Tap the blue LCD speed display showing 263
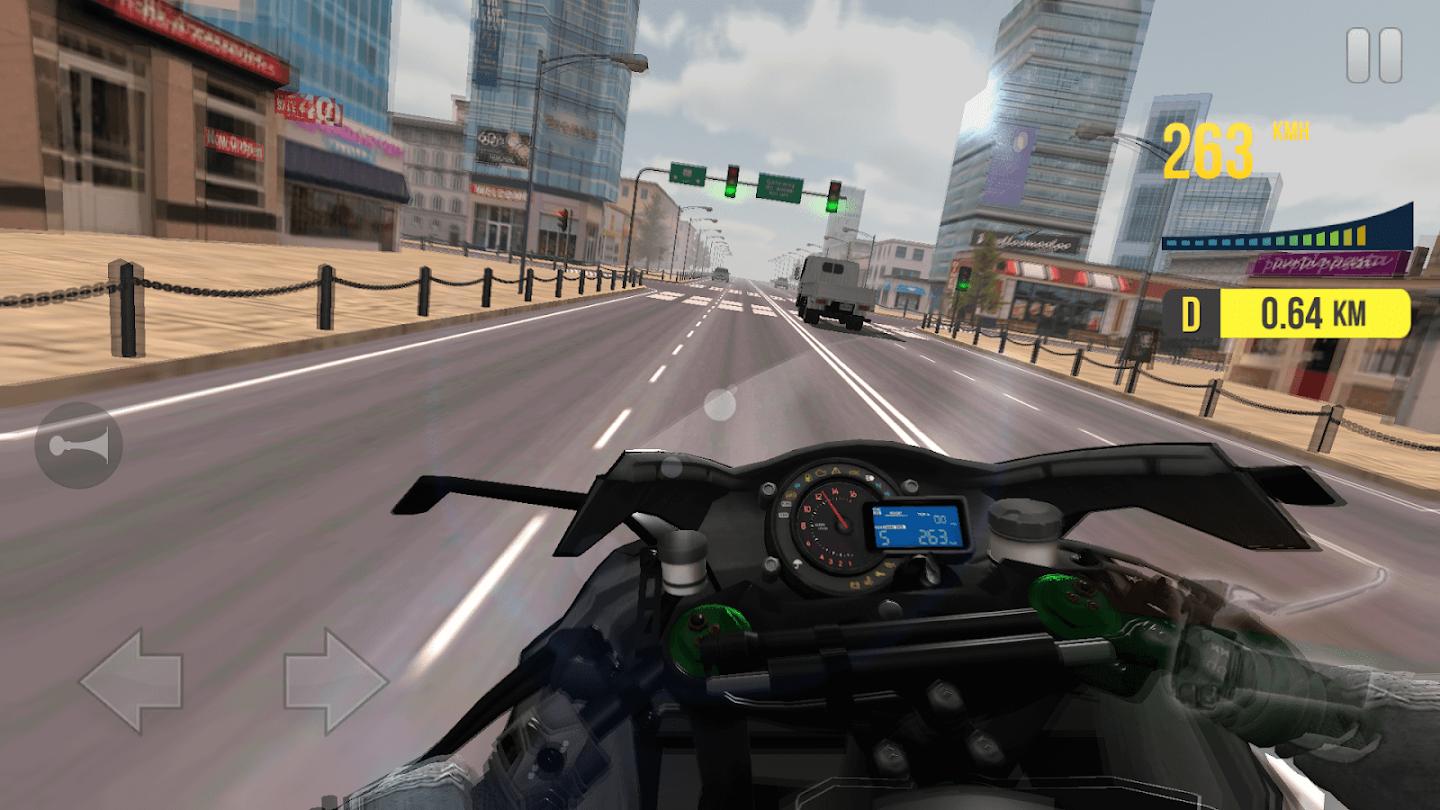1440x810 pixels. [935, 536]
